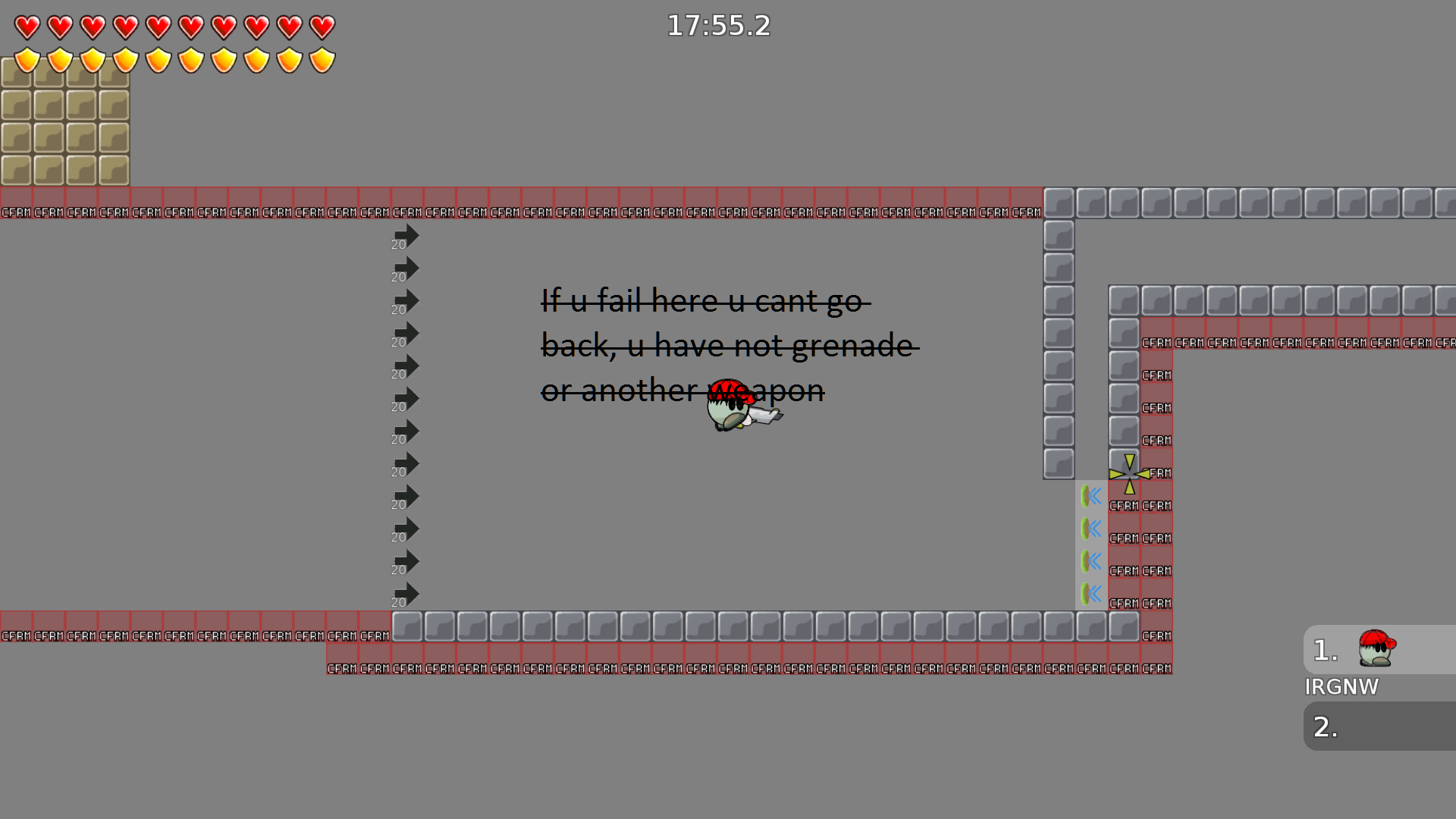The width and height of the screenshot is (1456, 819).
Task: Click the bottom blue double-arrow speedup tile
Action: point(1091,594)
